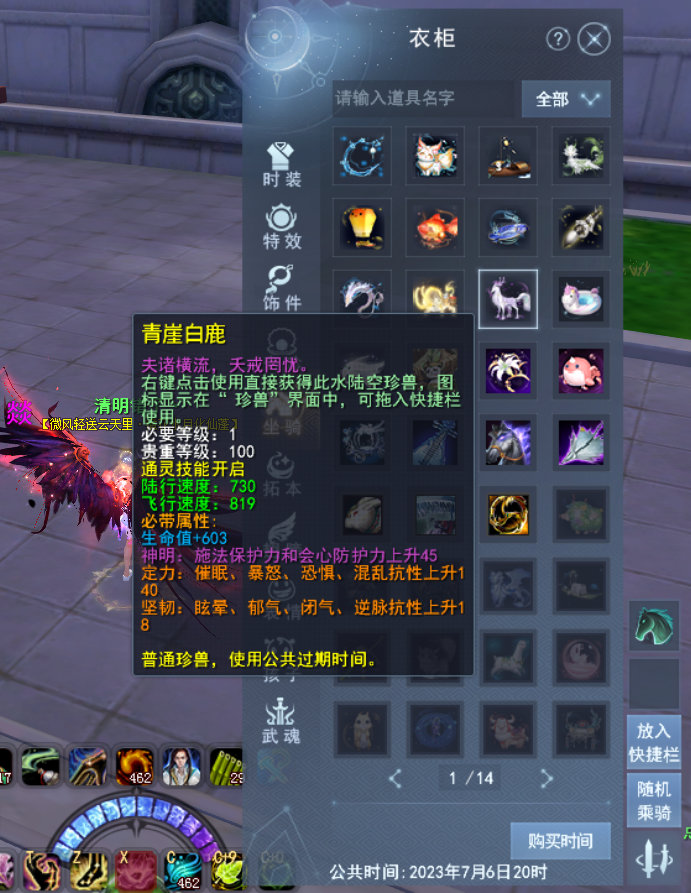Click the 放入快捷栏 button

coord(653,743)
